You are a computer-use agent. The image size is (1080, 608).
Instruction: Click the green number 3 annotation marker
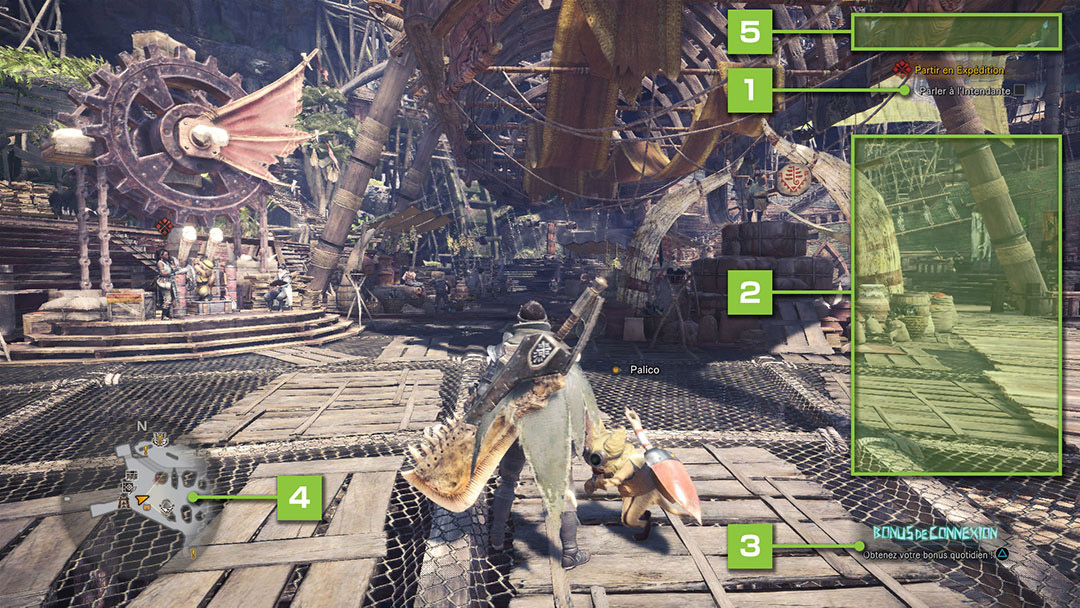point(750,546)
